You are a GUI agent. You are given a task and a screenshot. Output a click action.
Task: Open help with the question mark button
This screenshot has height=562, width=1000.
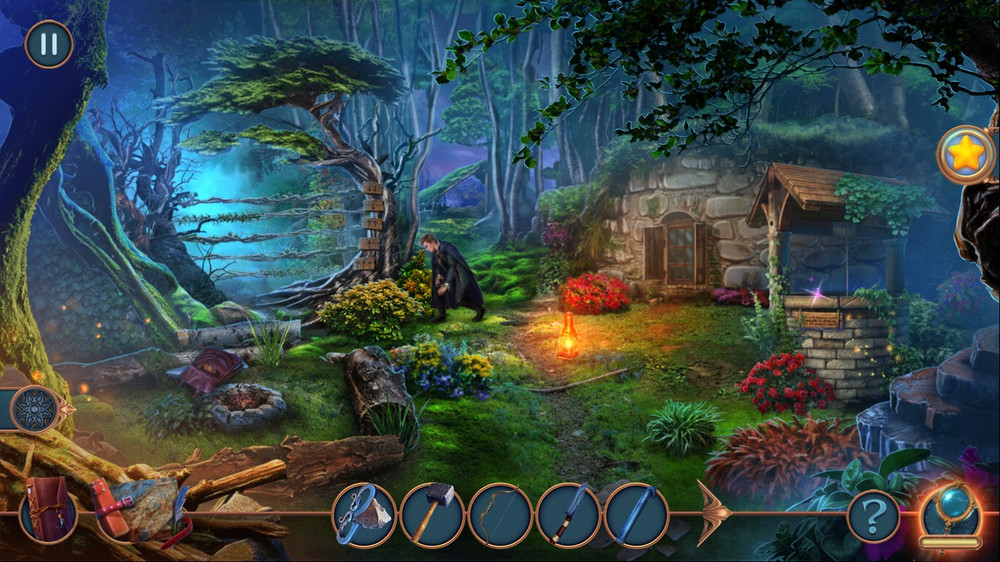point(873,517)
